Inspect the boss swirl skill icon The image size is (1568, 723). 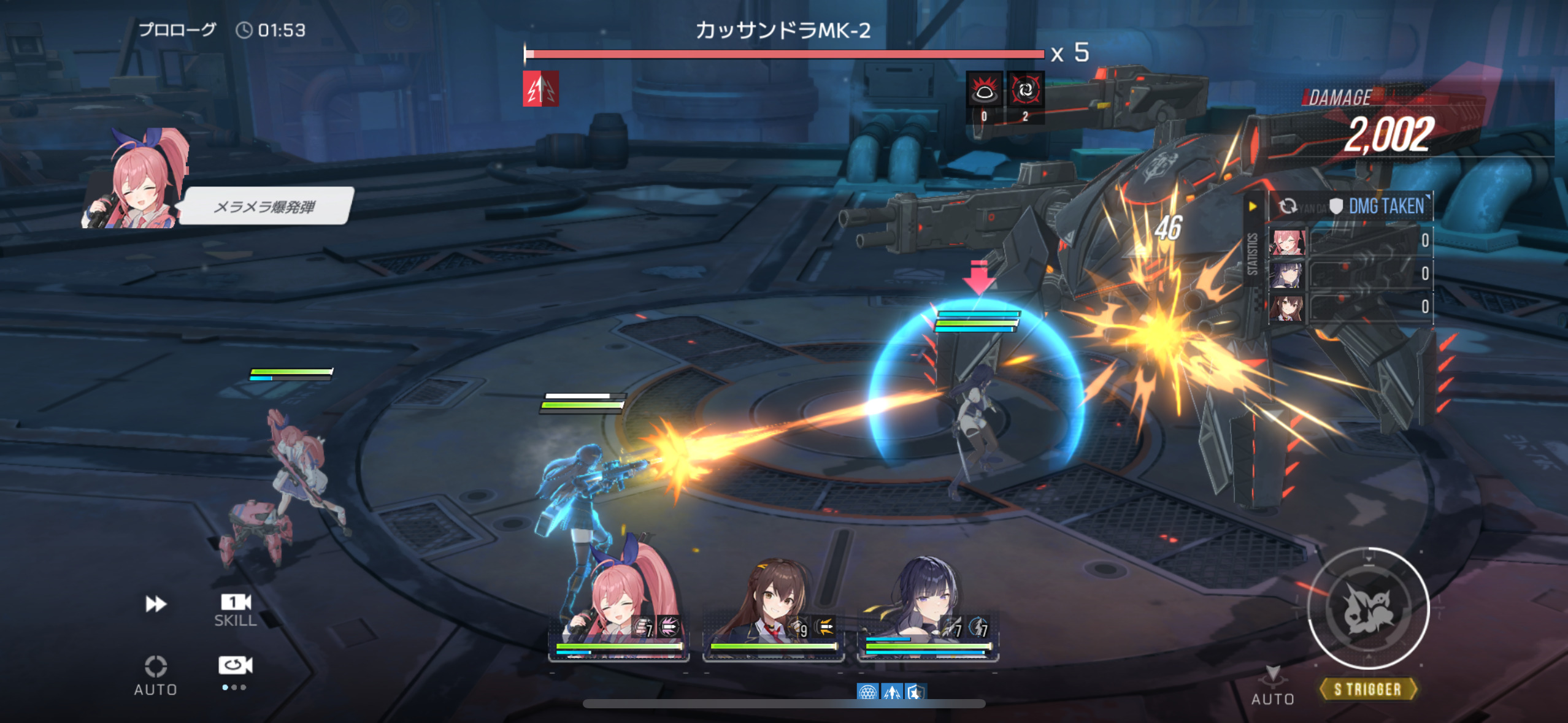1025,91
